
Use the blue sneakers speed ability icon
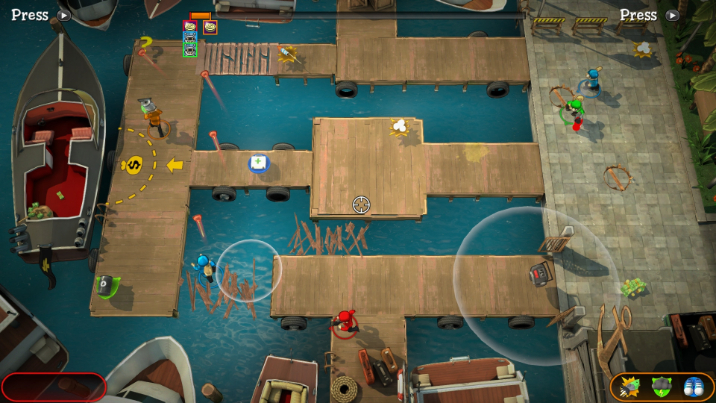click(691, 386)
